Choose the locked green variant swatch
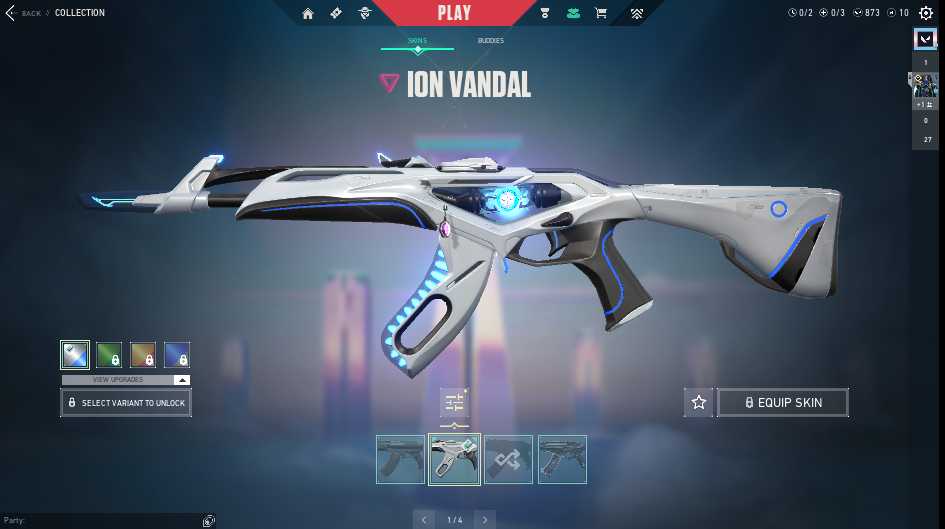The width and height of the screenshot is (945, 529). point(109,355)
